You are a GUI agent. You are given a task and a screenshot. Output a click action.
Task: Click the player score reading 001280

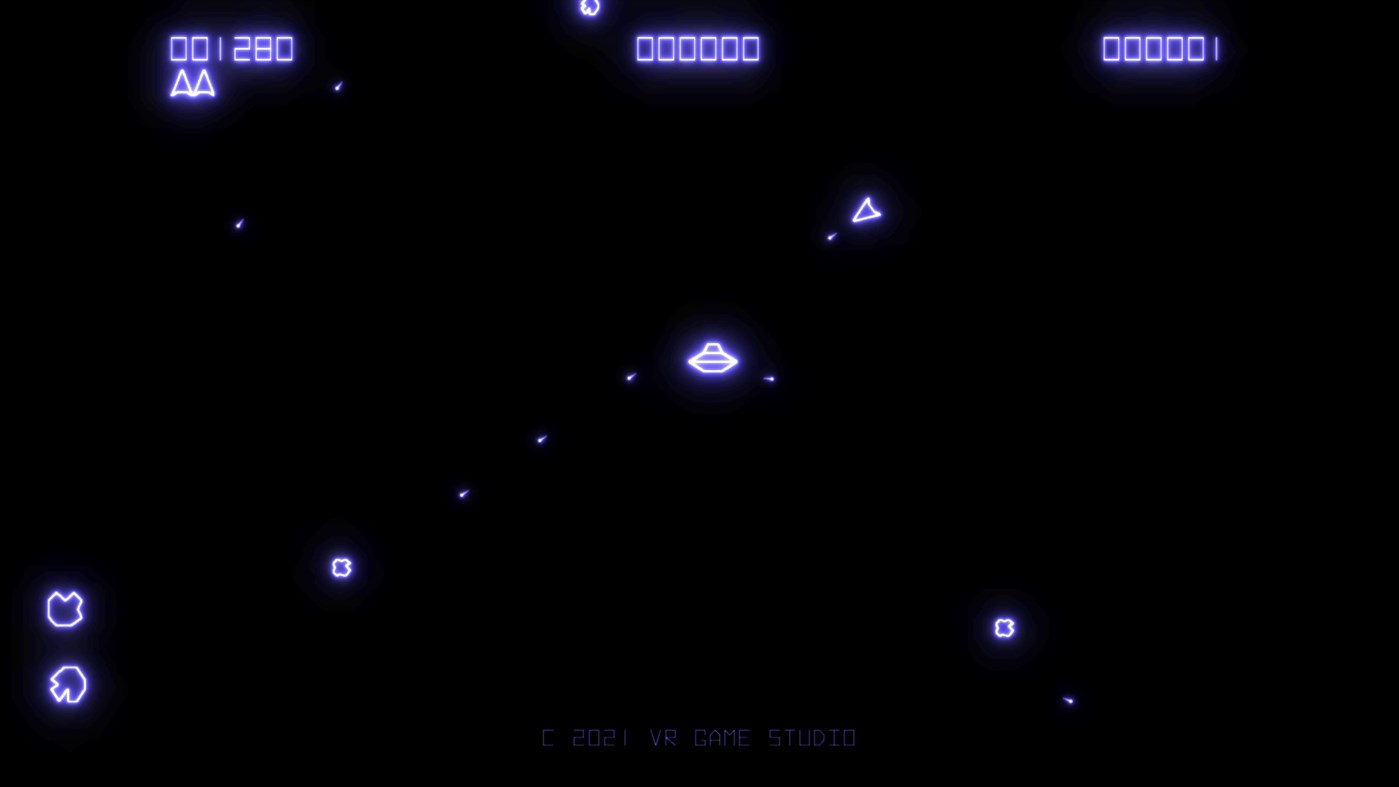pos(231,47)
